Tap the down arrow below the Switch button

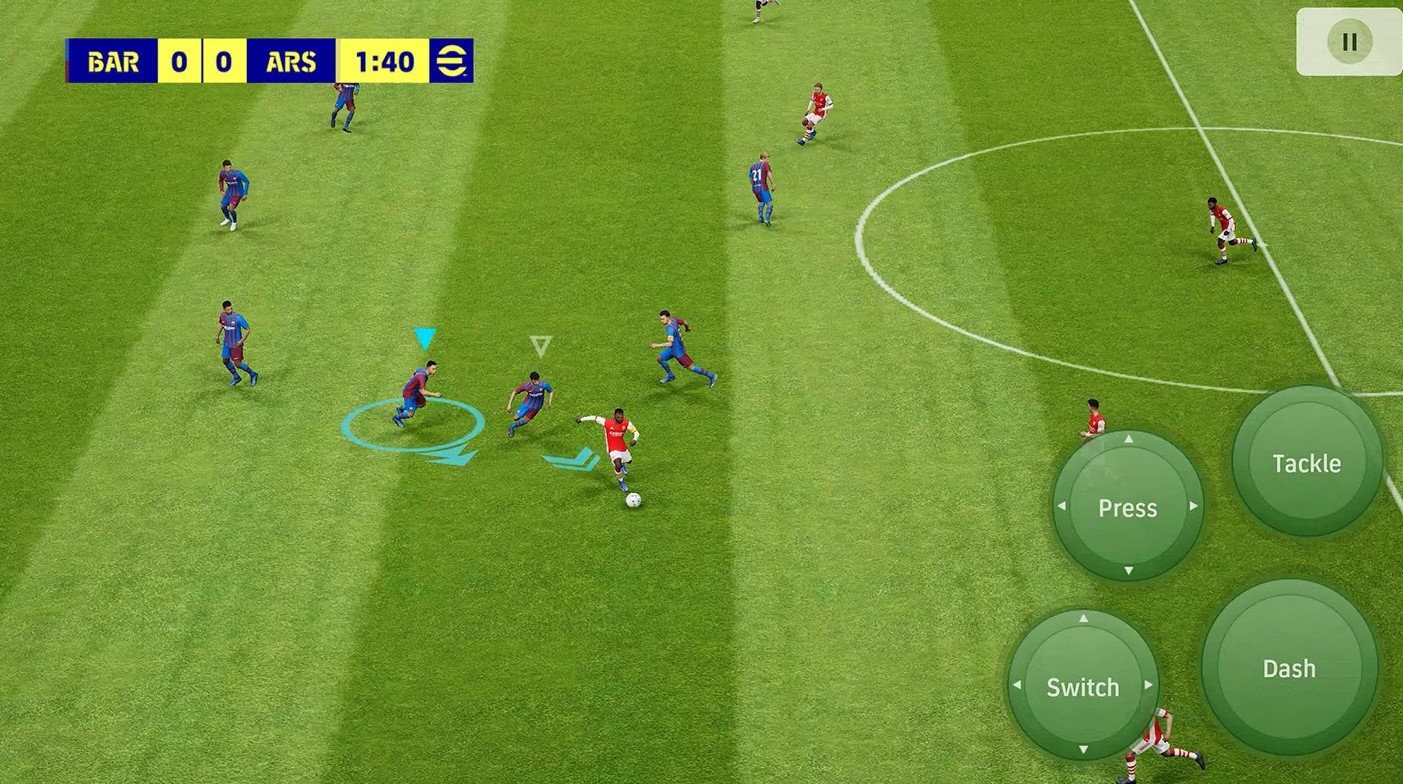[x=1083, y=751]
